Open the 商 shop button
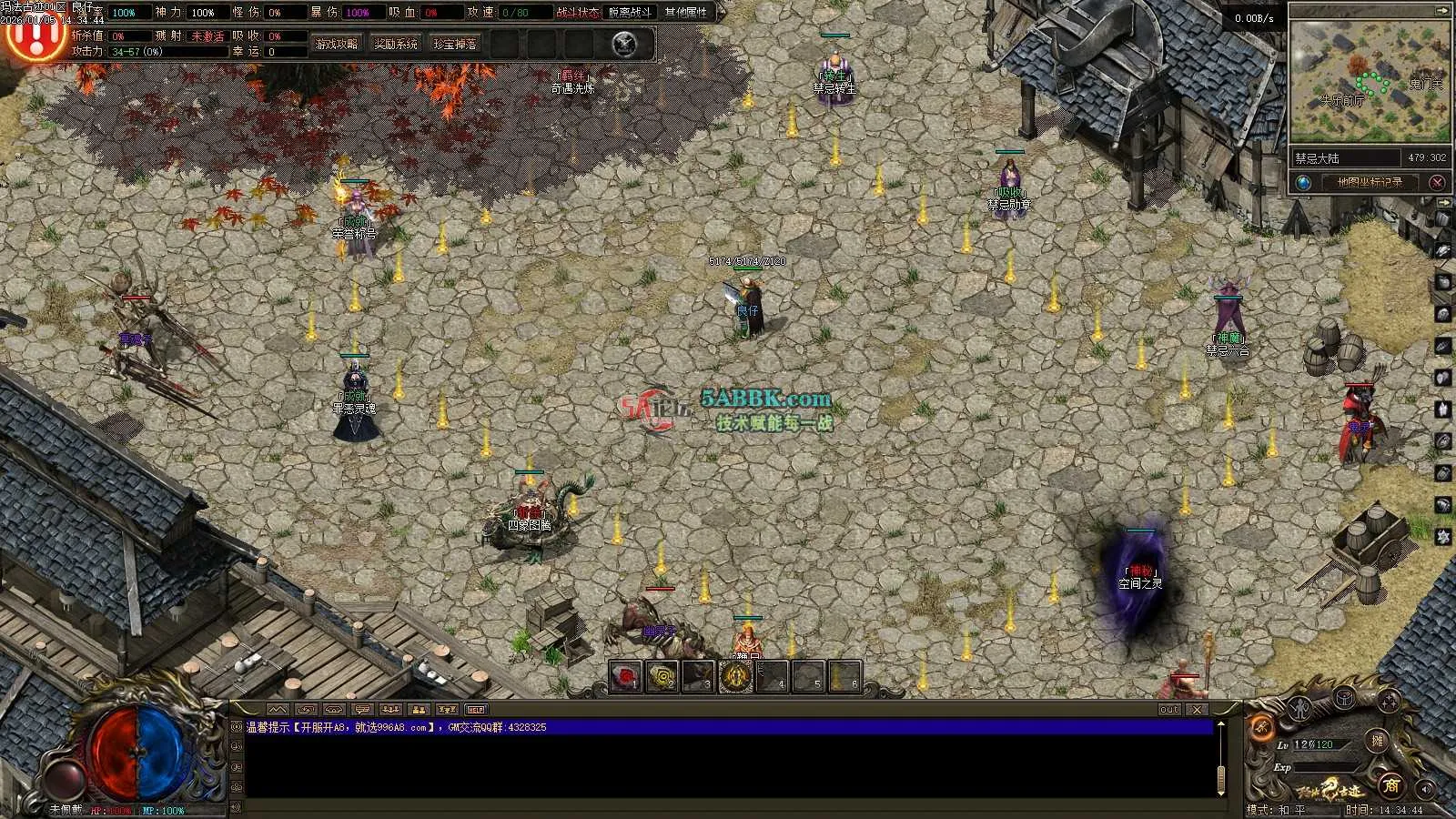 [1390, 784]
